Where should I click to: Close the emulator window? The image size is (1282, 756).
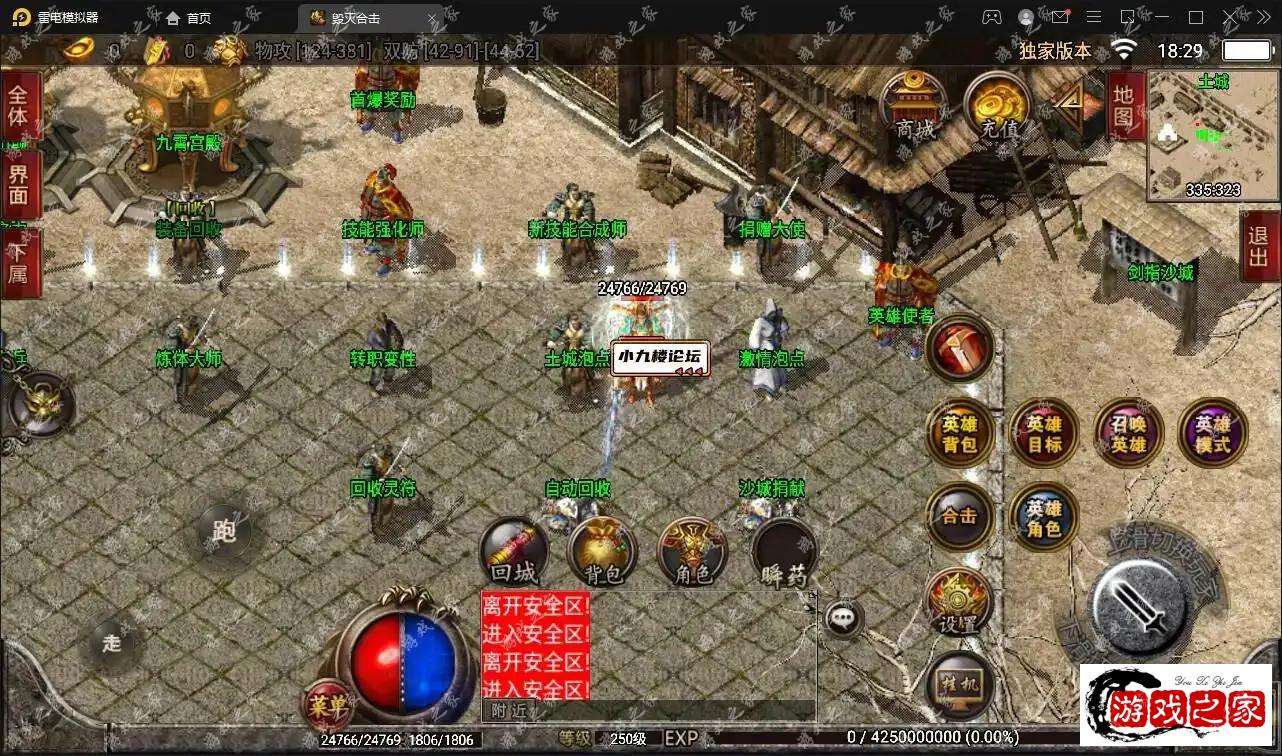(x=1229, y=17)
